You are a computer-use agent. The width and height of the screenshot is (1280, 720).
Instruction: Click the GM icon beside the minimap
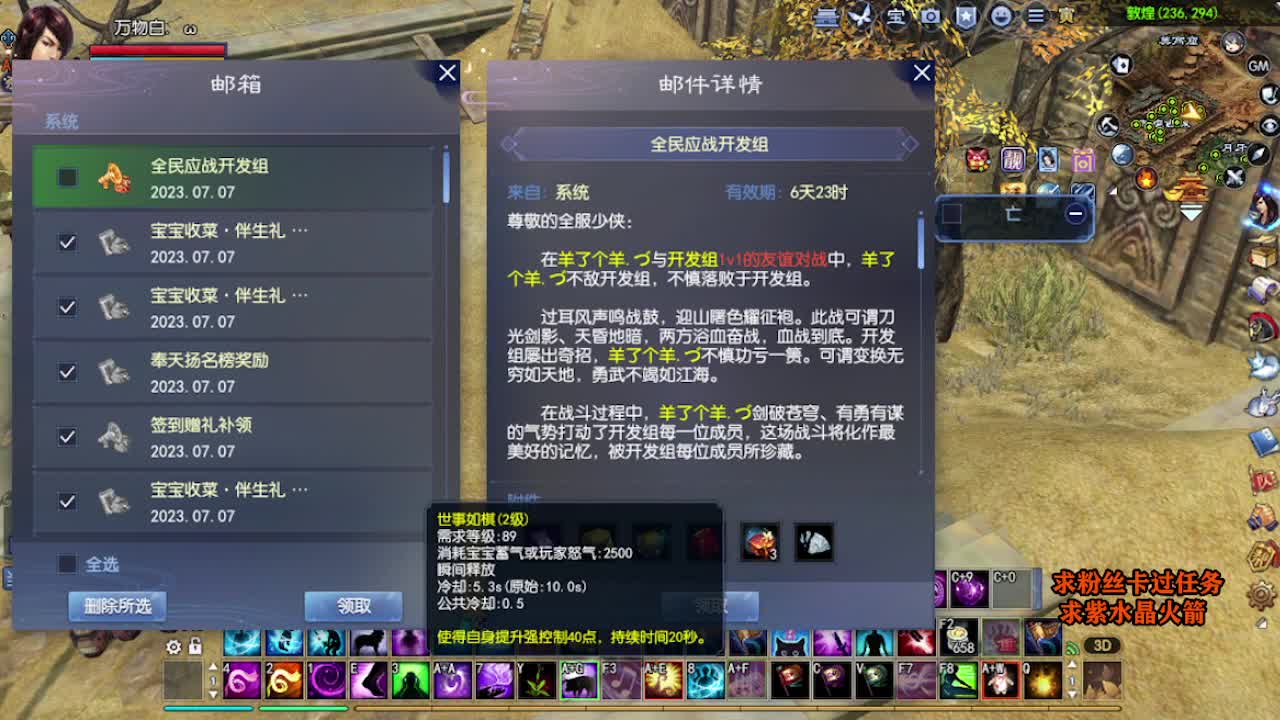(1257, 66)
